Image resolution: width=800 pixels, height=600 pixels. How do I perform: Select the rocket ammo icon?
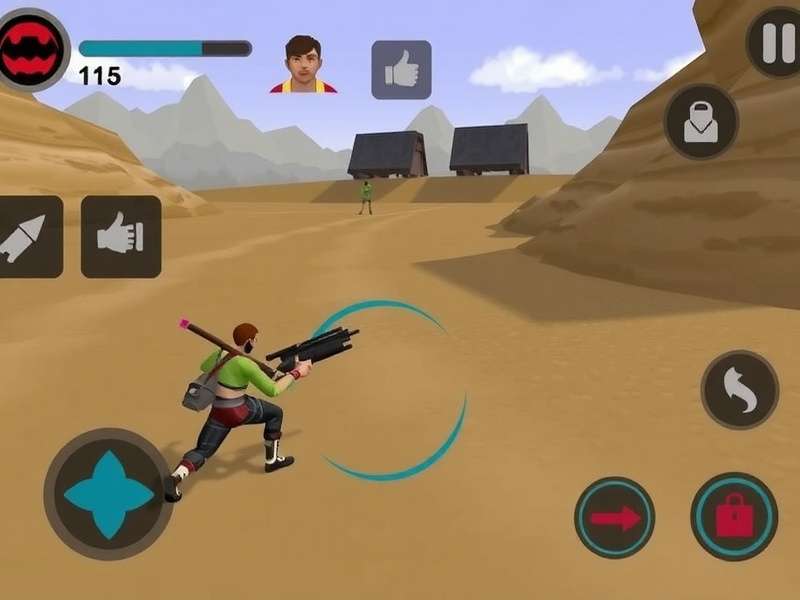coord(27,237)
